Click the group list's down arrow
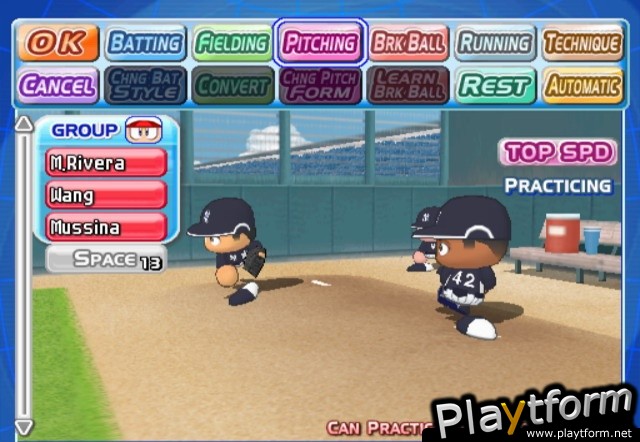This screenshot has width=640, height=442. [x=25, y=428]
